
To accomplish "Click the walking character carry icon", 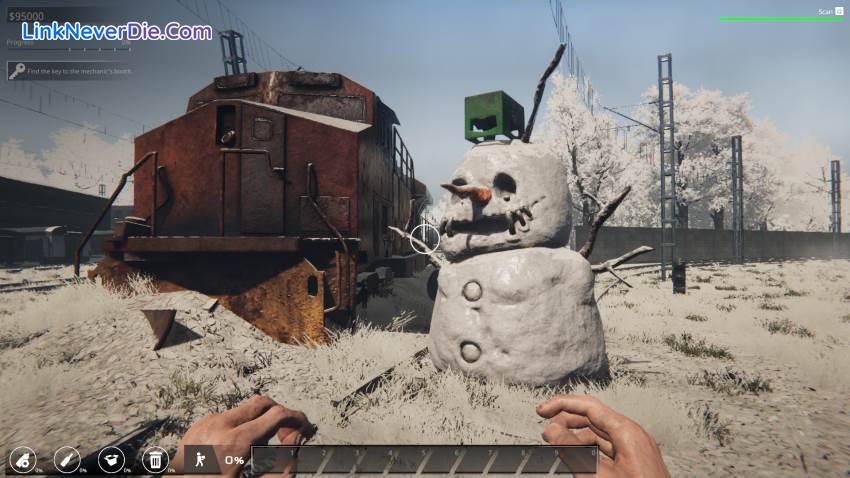I will coord(200,459).
